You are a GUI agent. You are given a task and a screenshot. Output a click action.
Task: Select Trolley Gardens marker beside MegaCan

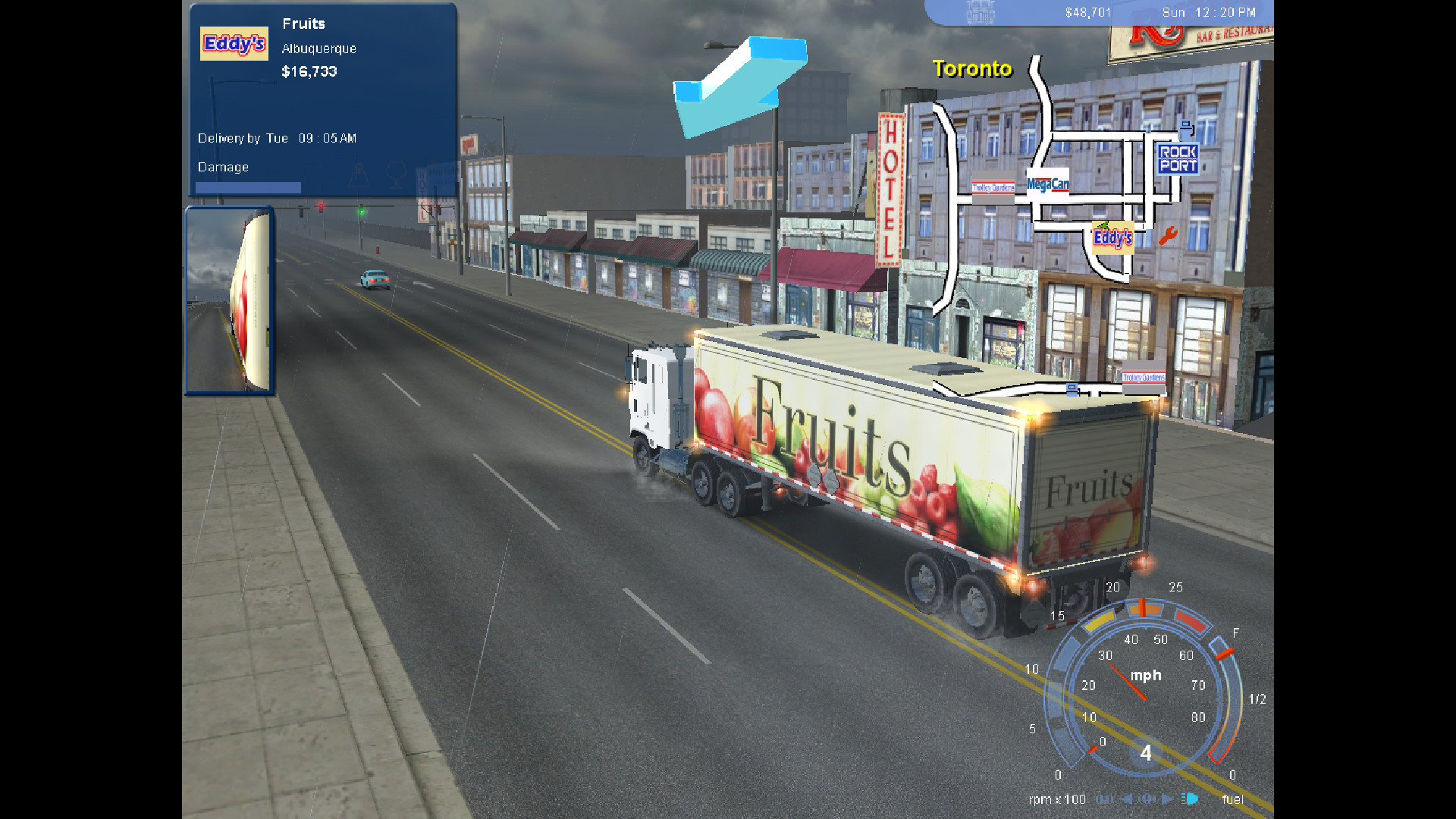pos(993,187)
